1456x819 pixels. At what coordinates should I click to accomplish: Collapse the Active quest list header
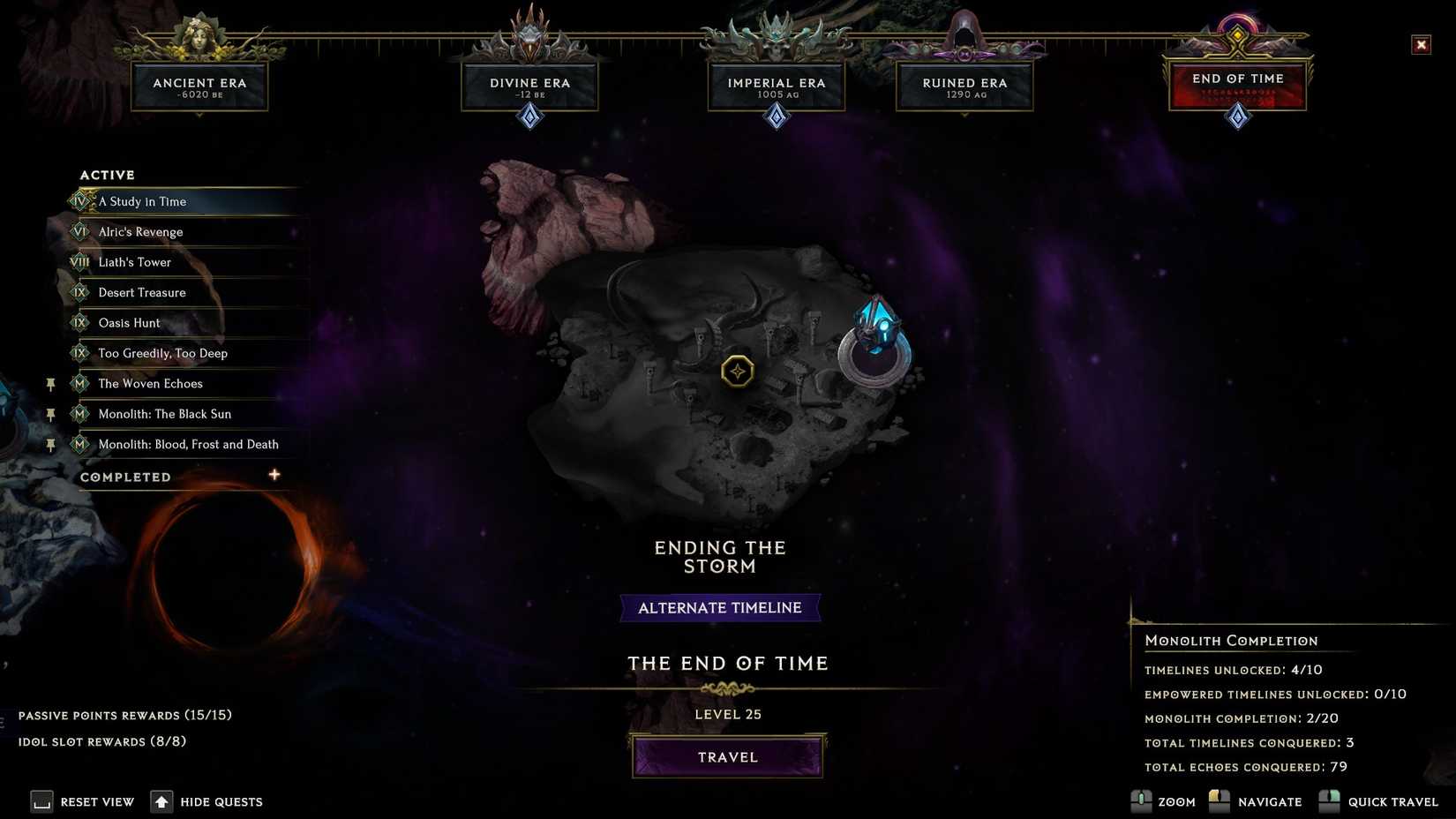(107, 174)
